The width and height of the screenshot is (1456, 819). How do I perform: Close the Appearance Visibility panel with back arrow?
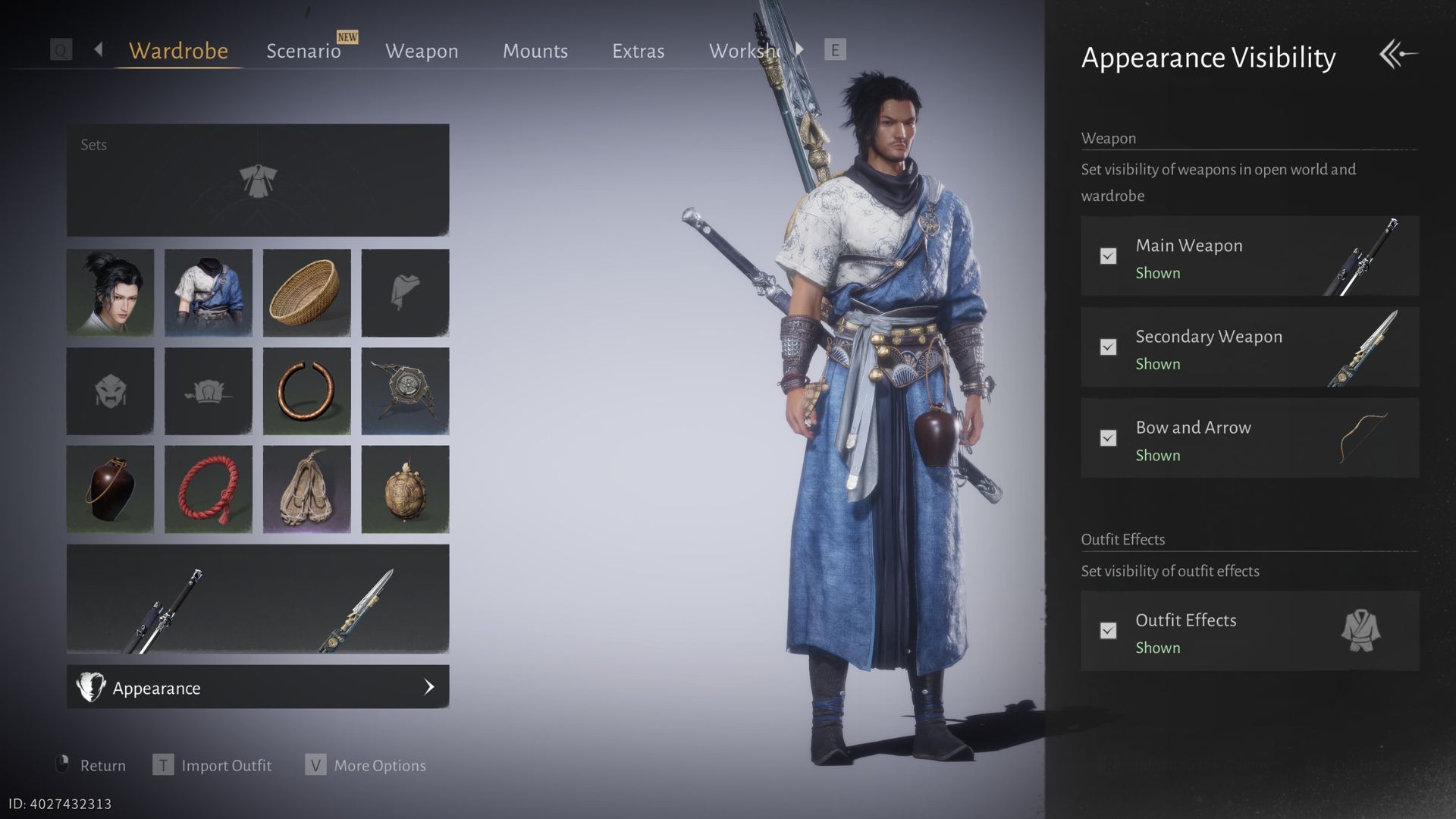(x=1398, y=55)
